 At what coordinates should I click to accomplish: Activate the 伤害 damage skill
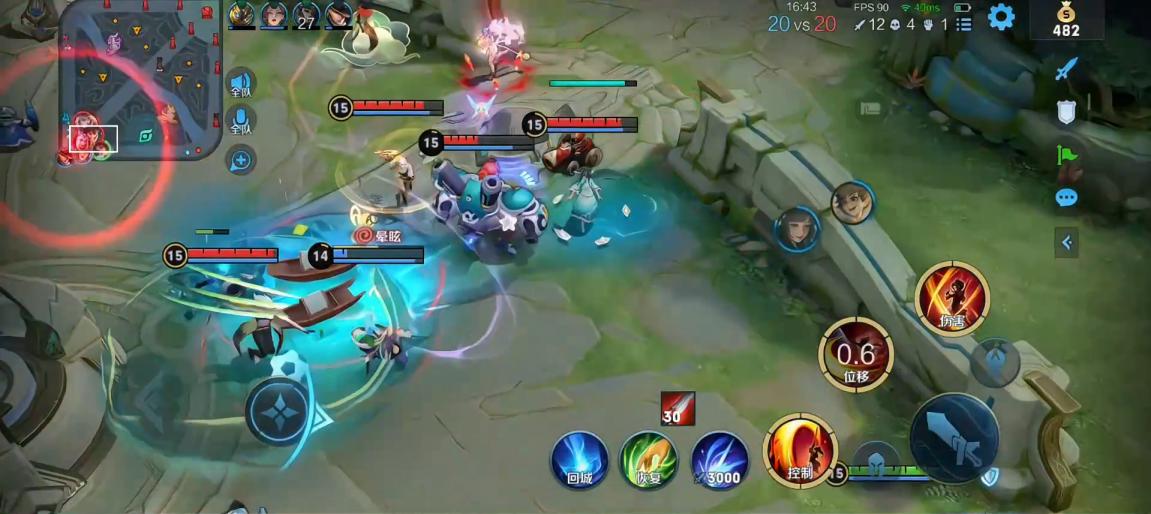coord(951,298)
